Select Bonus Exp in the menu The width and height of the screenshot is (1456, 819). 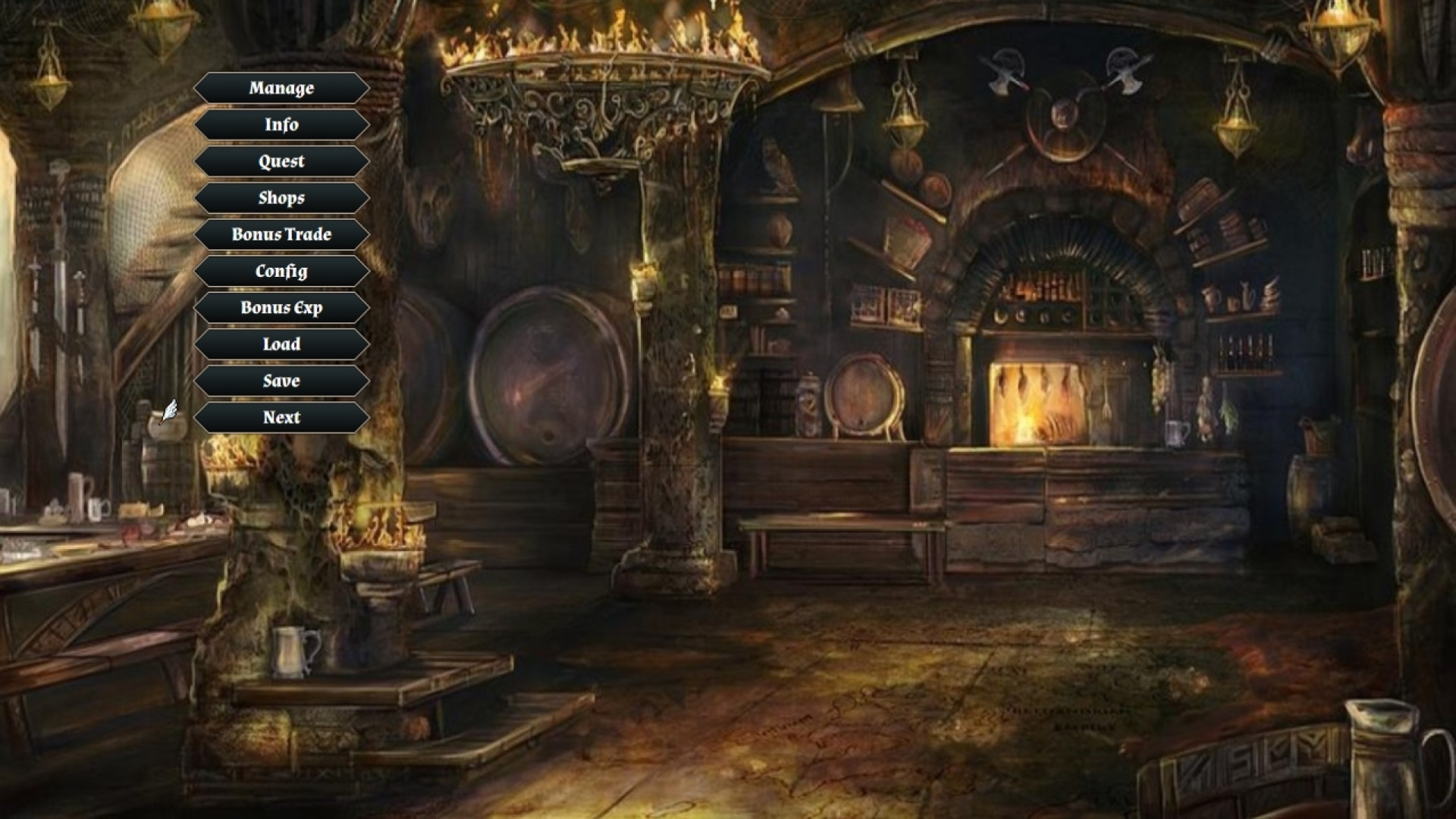point(281,308)
